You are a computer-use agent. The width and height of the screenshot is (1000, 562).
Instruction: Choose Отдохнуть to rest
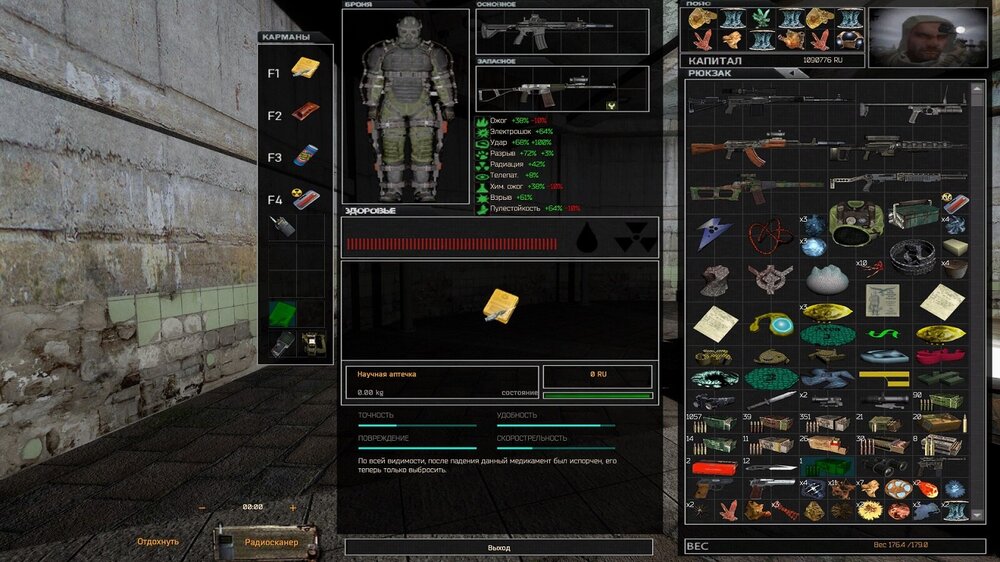coord(158,542)
